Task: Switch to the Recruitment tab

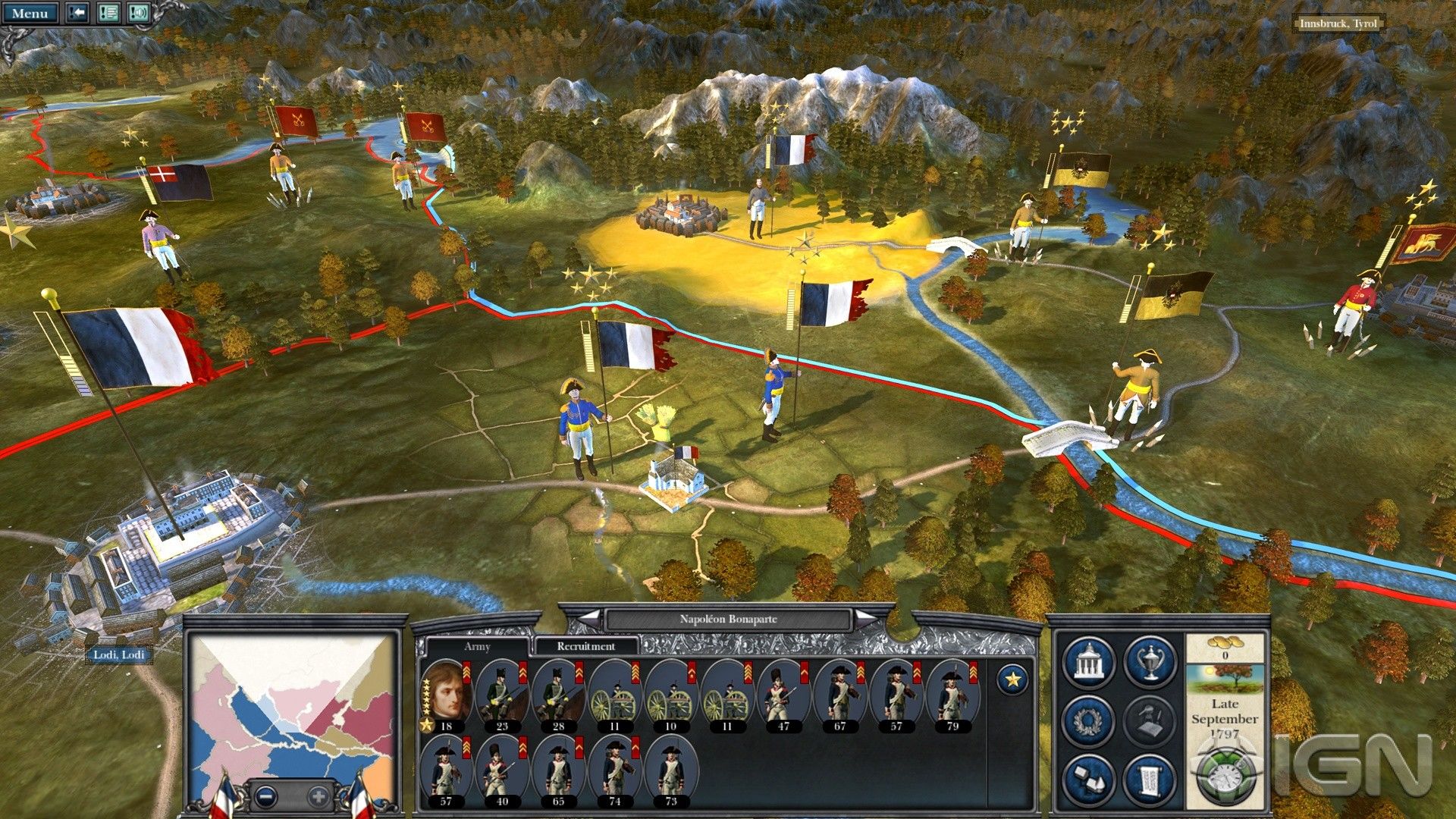Action: tap(585, 646)
